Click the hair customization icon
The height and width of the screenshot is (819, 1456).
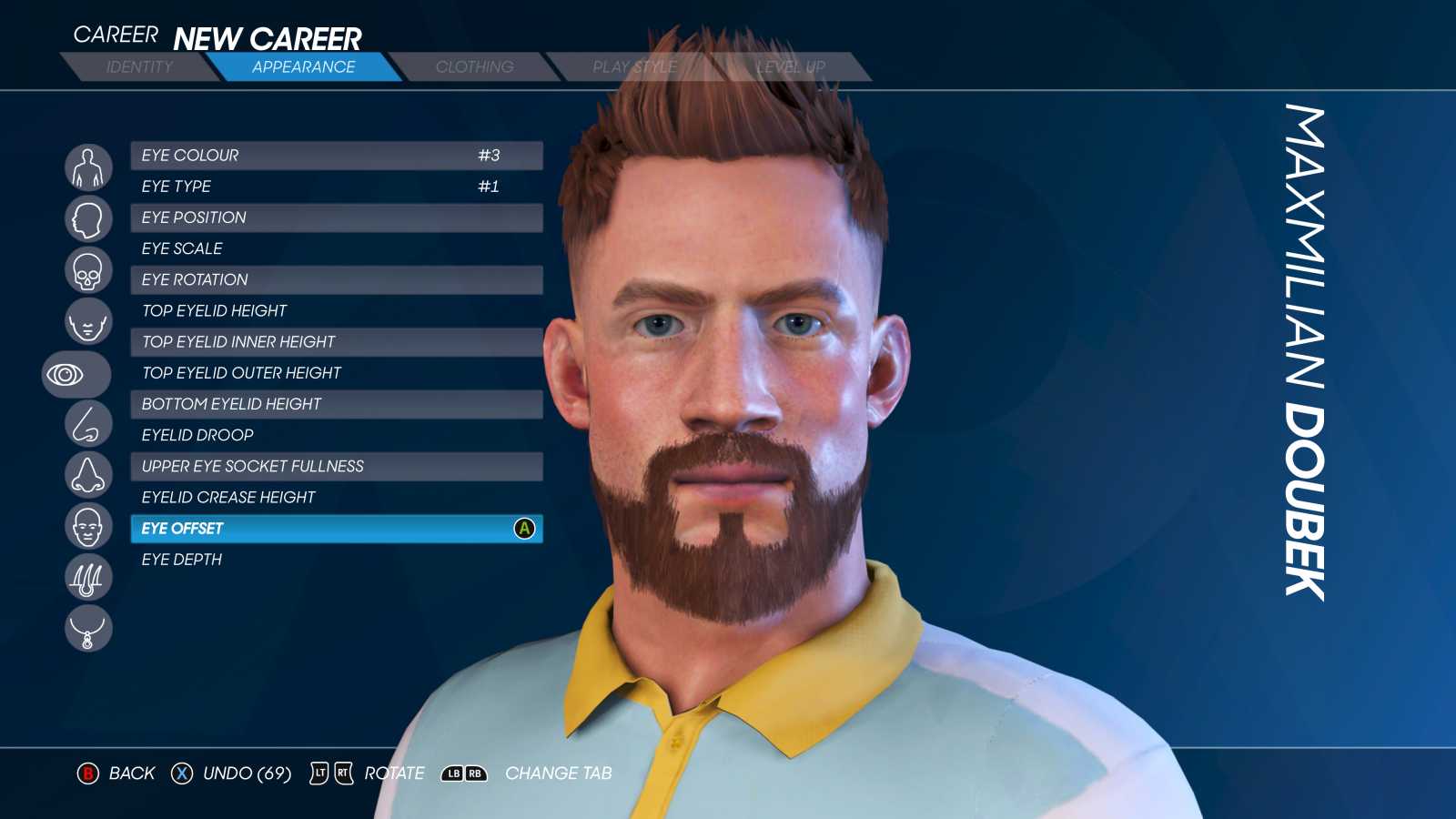click(87, 578)
